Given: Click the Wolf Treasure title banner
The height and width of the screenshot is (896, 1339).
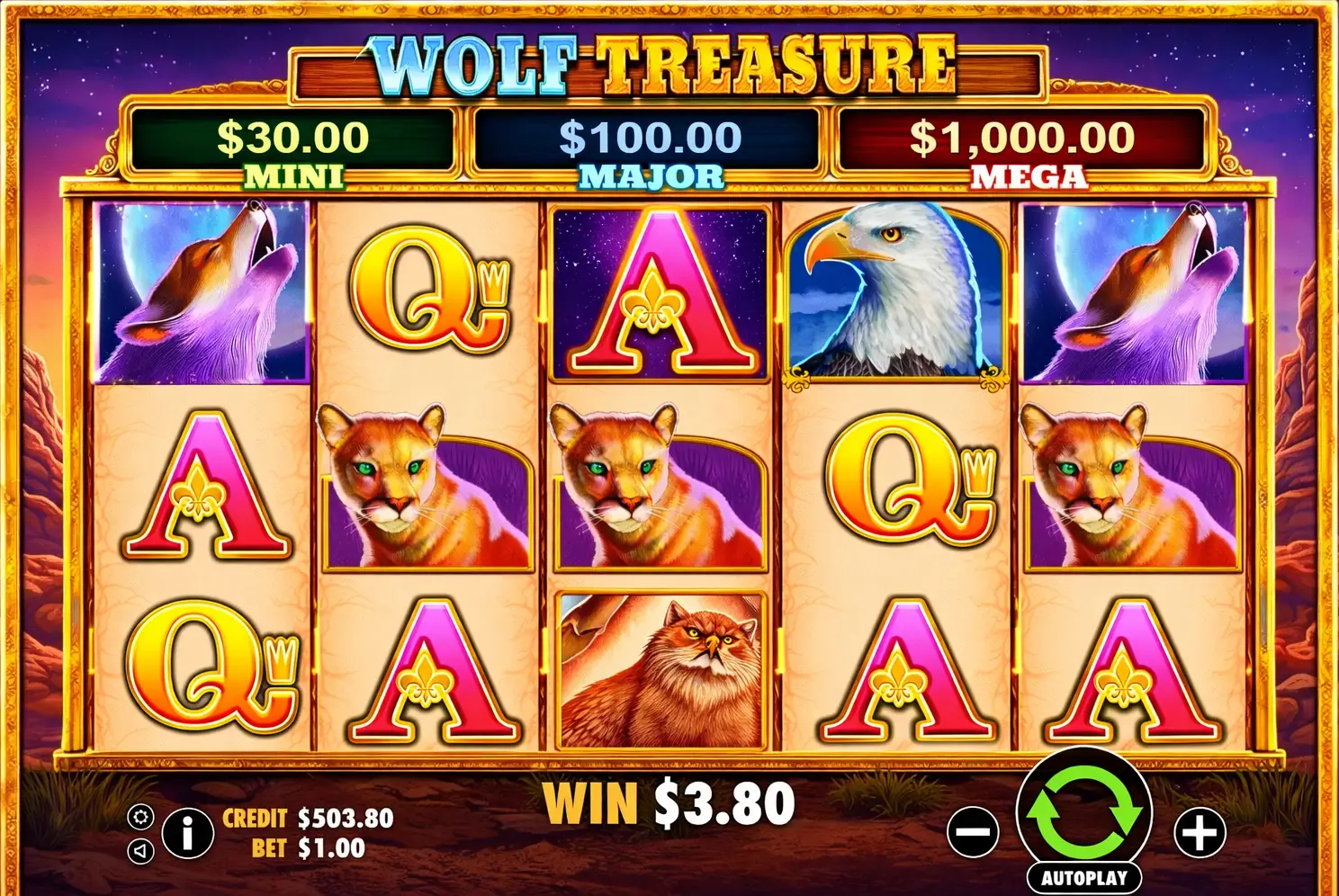Looking at the screenshot, I should pyautogui.click(x=664, y=63).
